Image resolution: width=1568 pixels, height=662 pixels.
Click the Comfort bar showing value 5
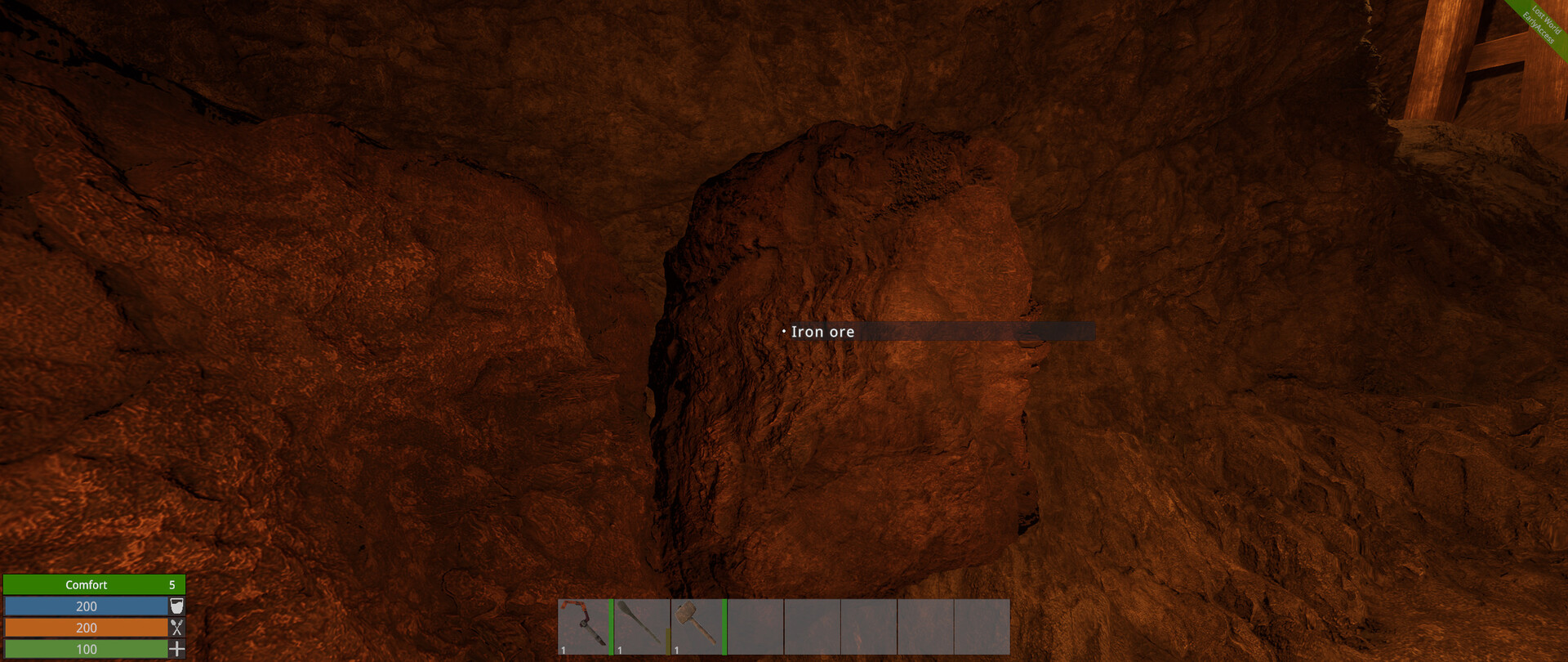[x=94, y=584]
